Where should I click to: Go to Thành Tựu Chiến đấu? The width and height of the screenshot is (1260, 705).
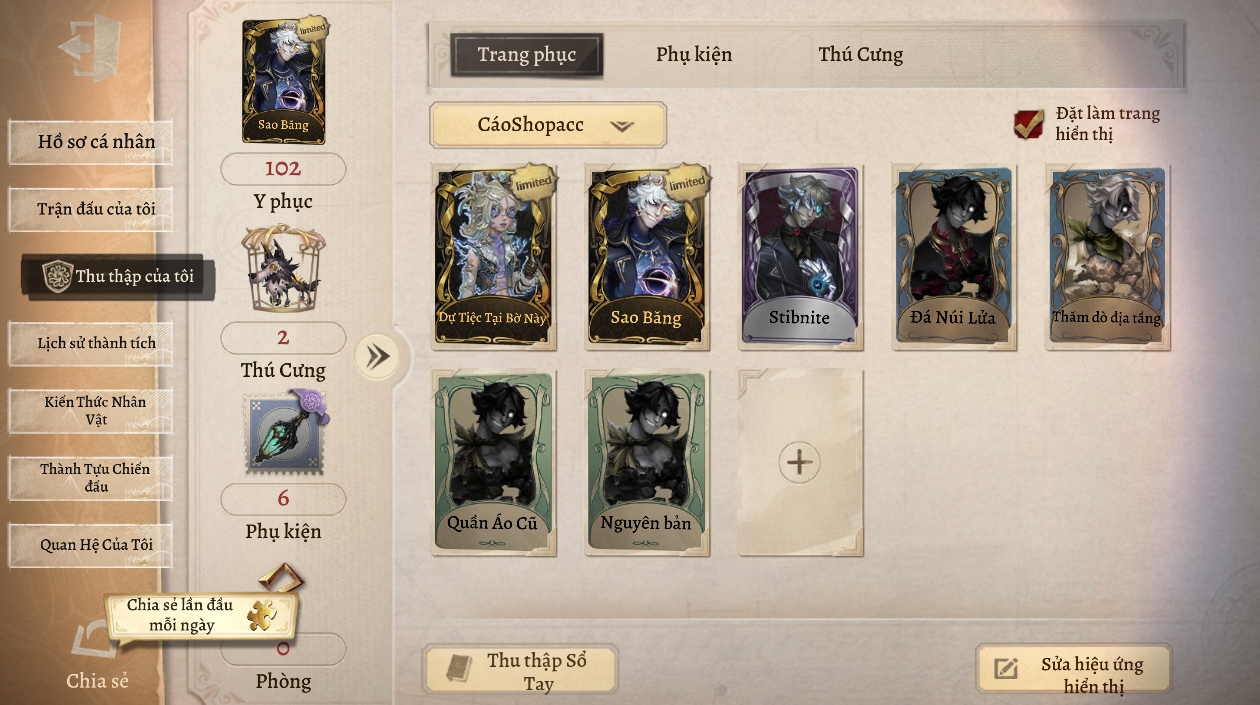tap(91, 477)
